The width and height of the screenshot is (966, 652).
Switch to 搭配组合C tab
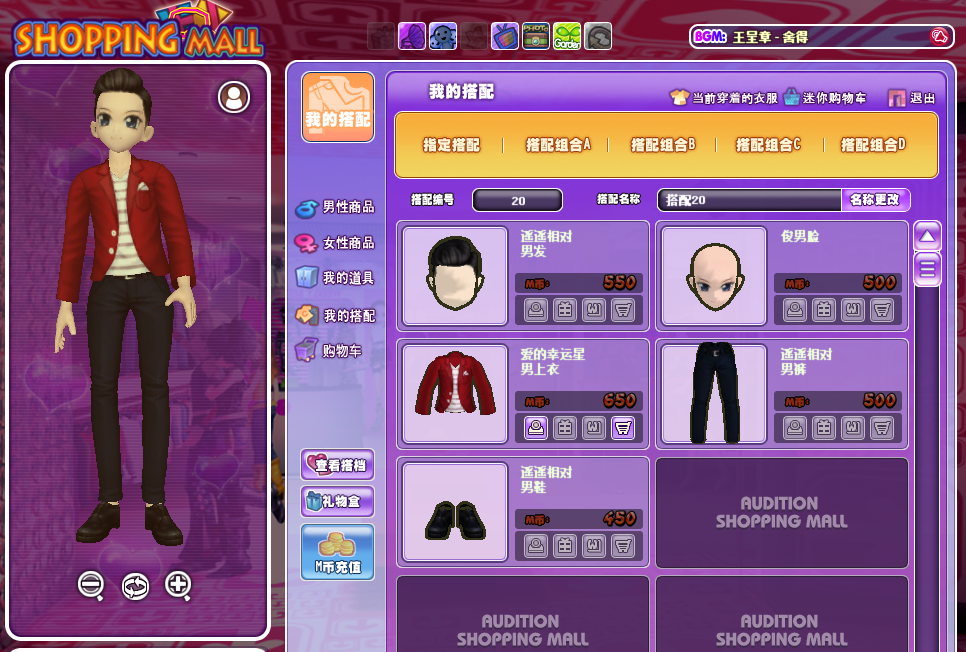coord(768,145)
